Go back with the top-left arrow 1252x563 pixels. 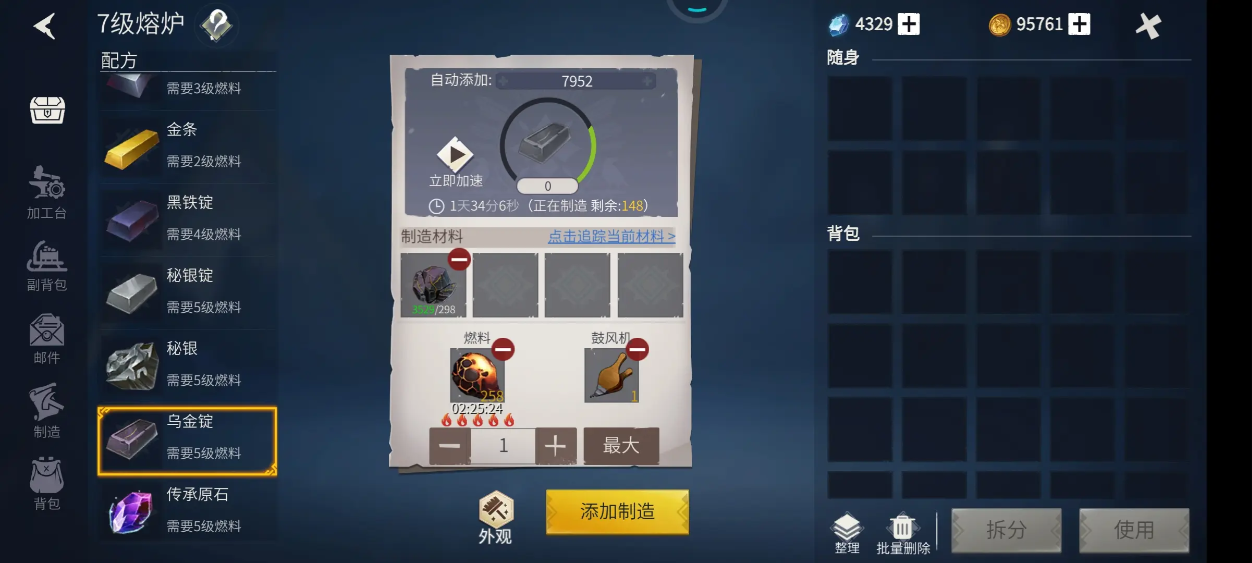point(44,26)
